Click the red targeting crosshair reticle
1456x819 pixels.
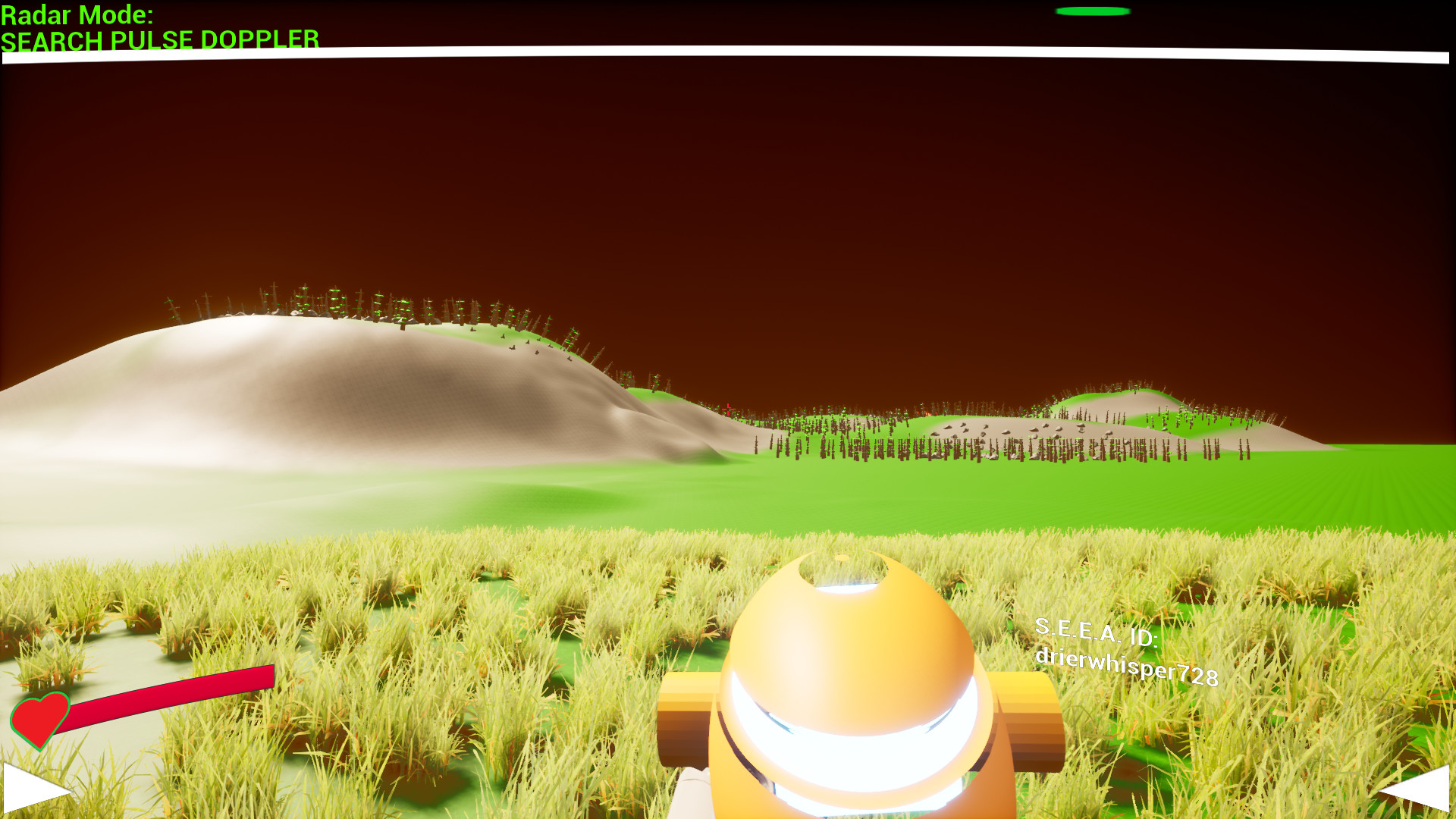(727, 409)
